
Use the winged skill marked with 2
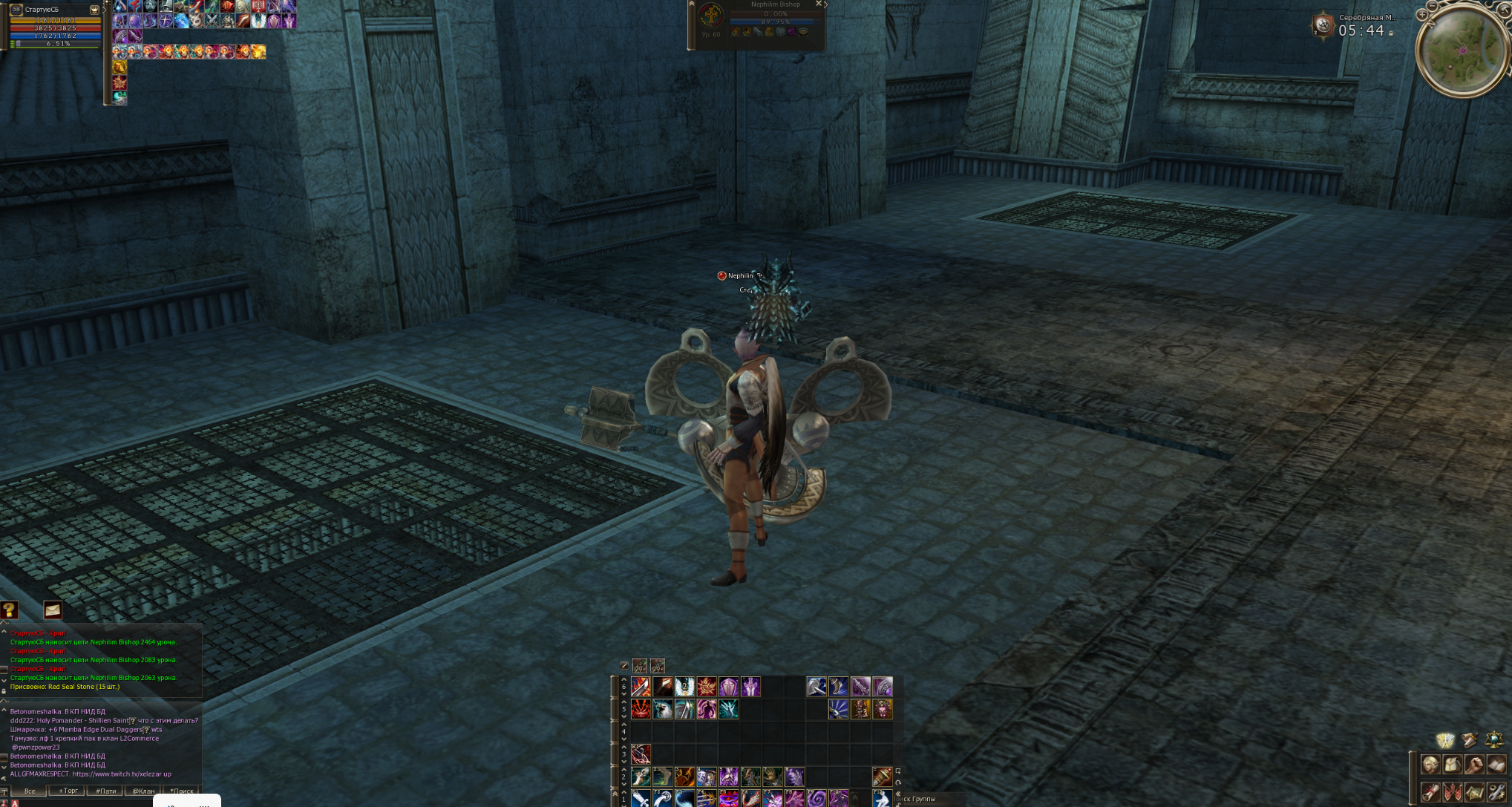click(684, 687)
